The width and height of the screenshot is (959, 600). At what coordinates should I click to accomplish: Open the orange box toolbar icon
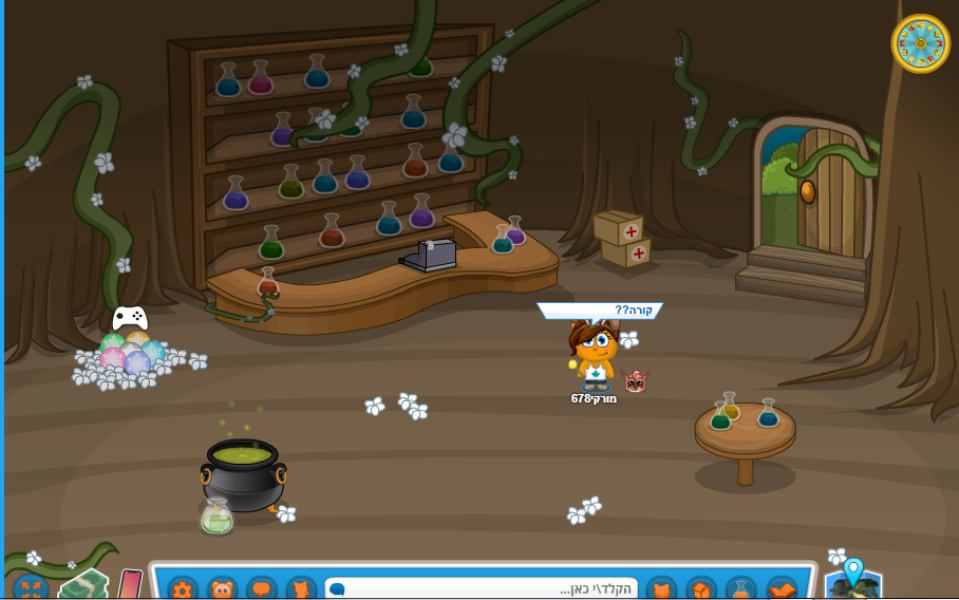(x=701, y=589)
